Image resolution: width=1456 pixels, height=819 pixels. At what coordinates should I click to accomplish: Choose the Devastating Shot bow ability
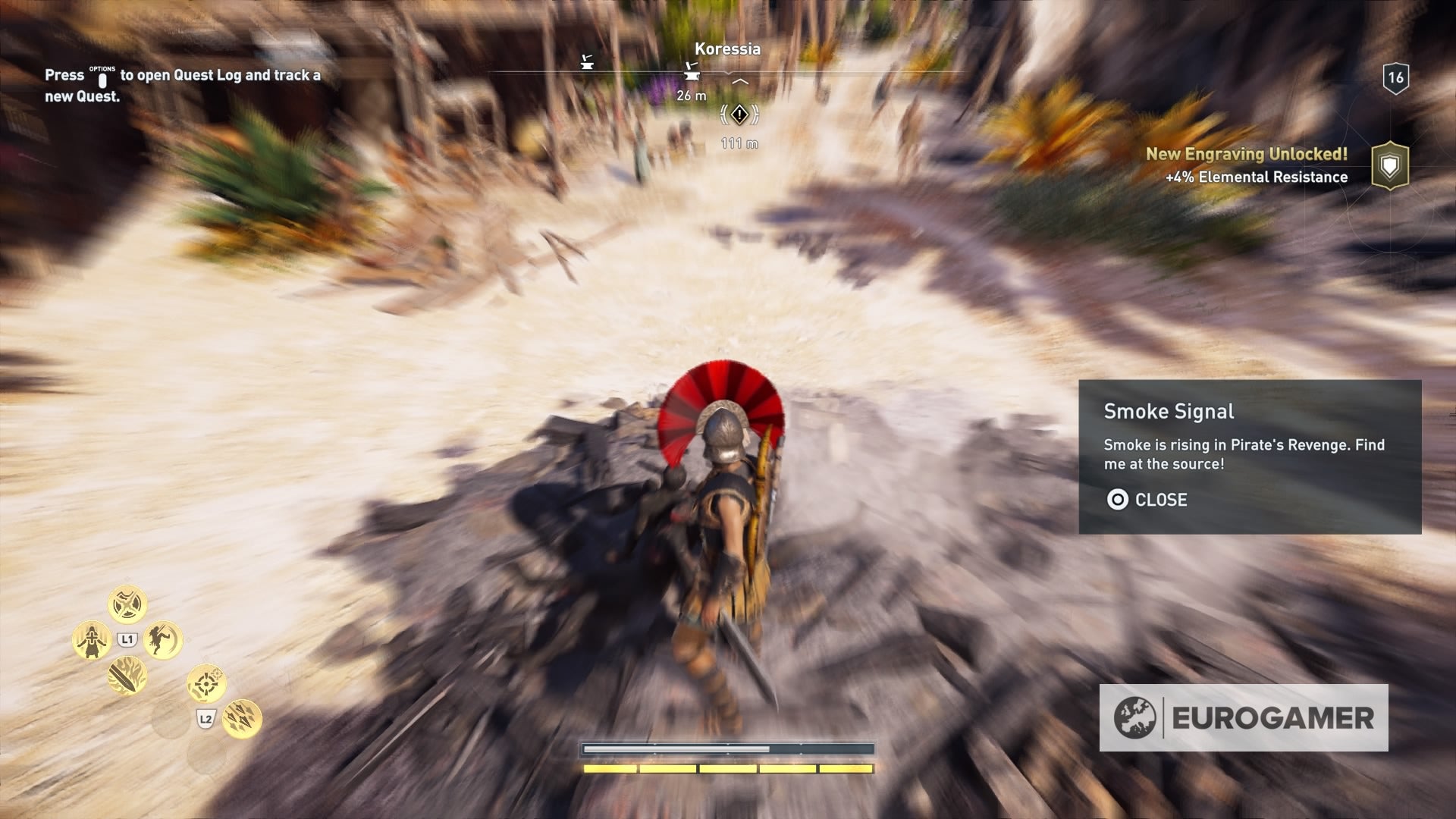point(206,684)
